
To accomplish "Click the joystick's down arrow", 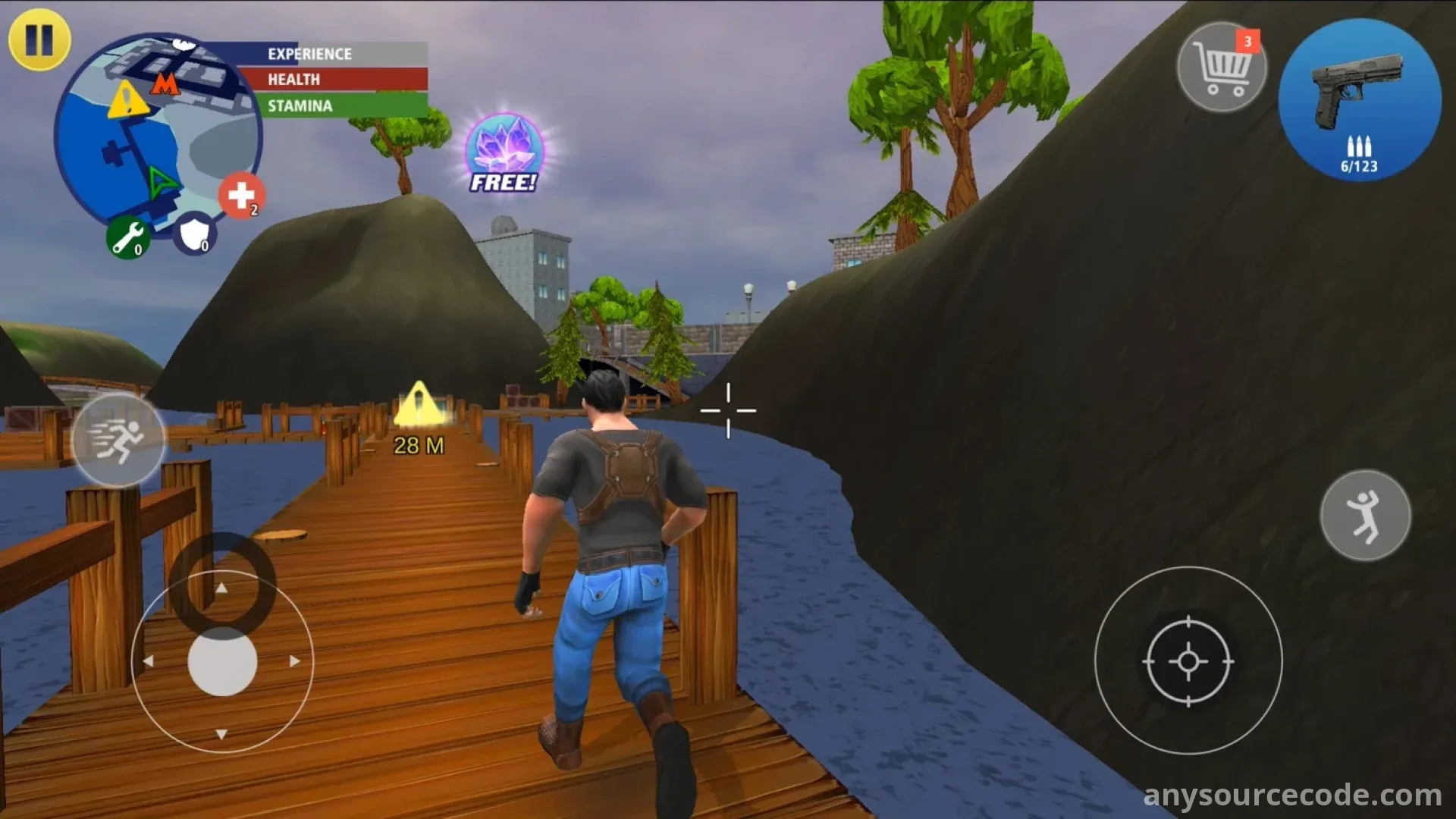I will (x=221, y=734).
